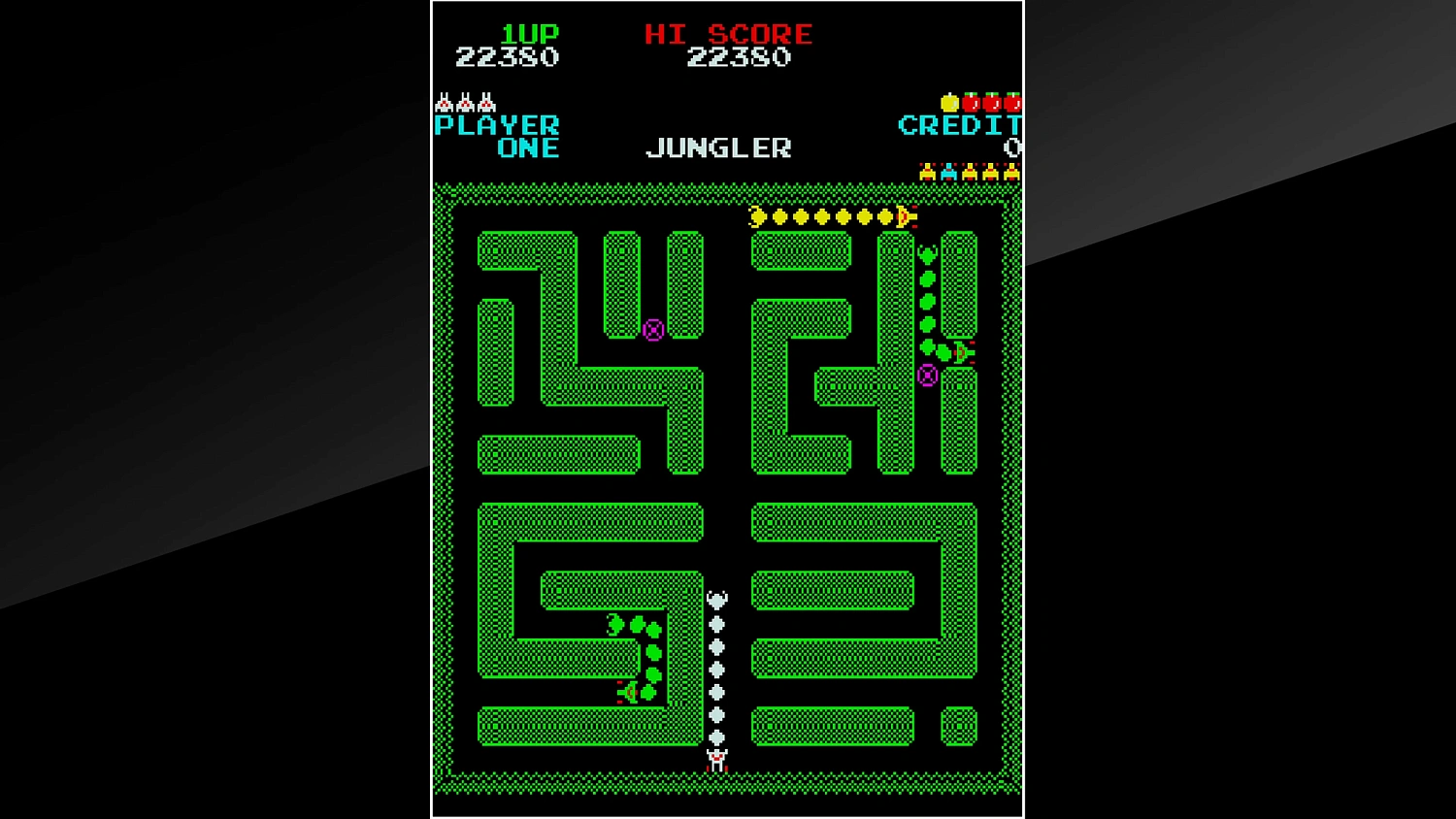This screenshot has width=1456, height=819.
Task: Click the purple X power-up in the left maze
Action: pos(652,332)
